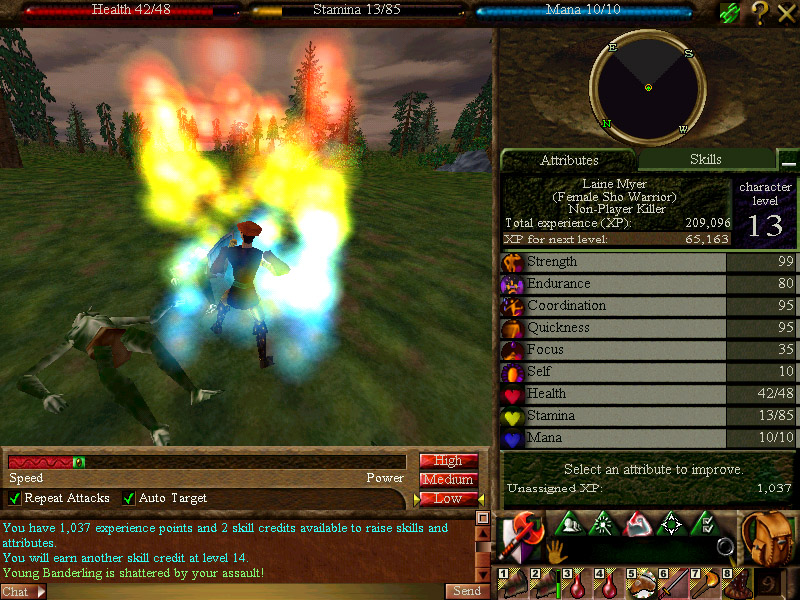Select the Strength attribute to improve

614,262
